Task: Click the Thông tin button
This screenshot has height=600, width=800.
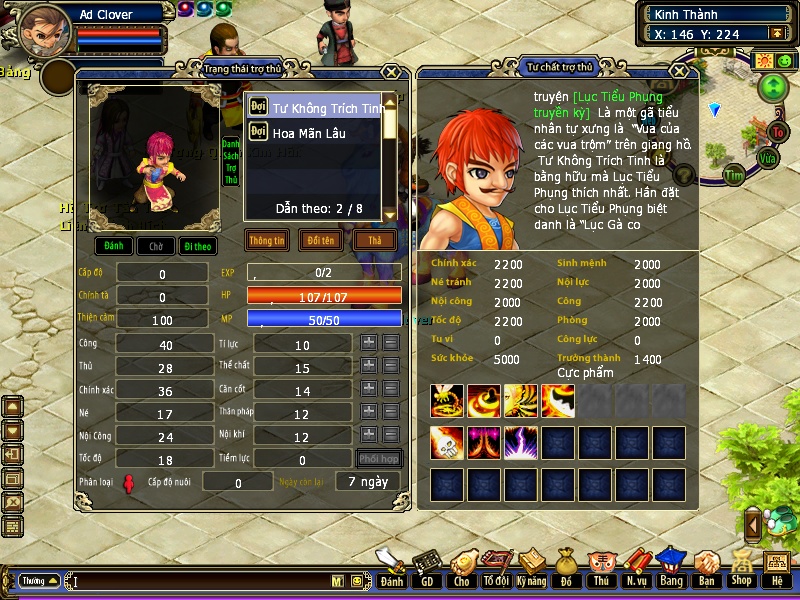Action: point(267,241)
